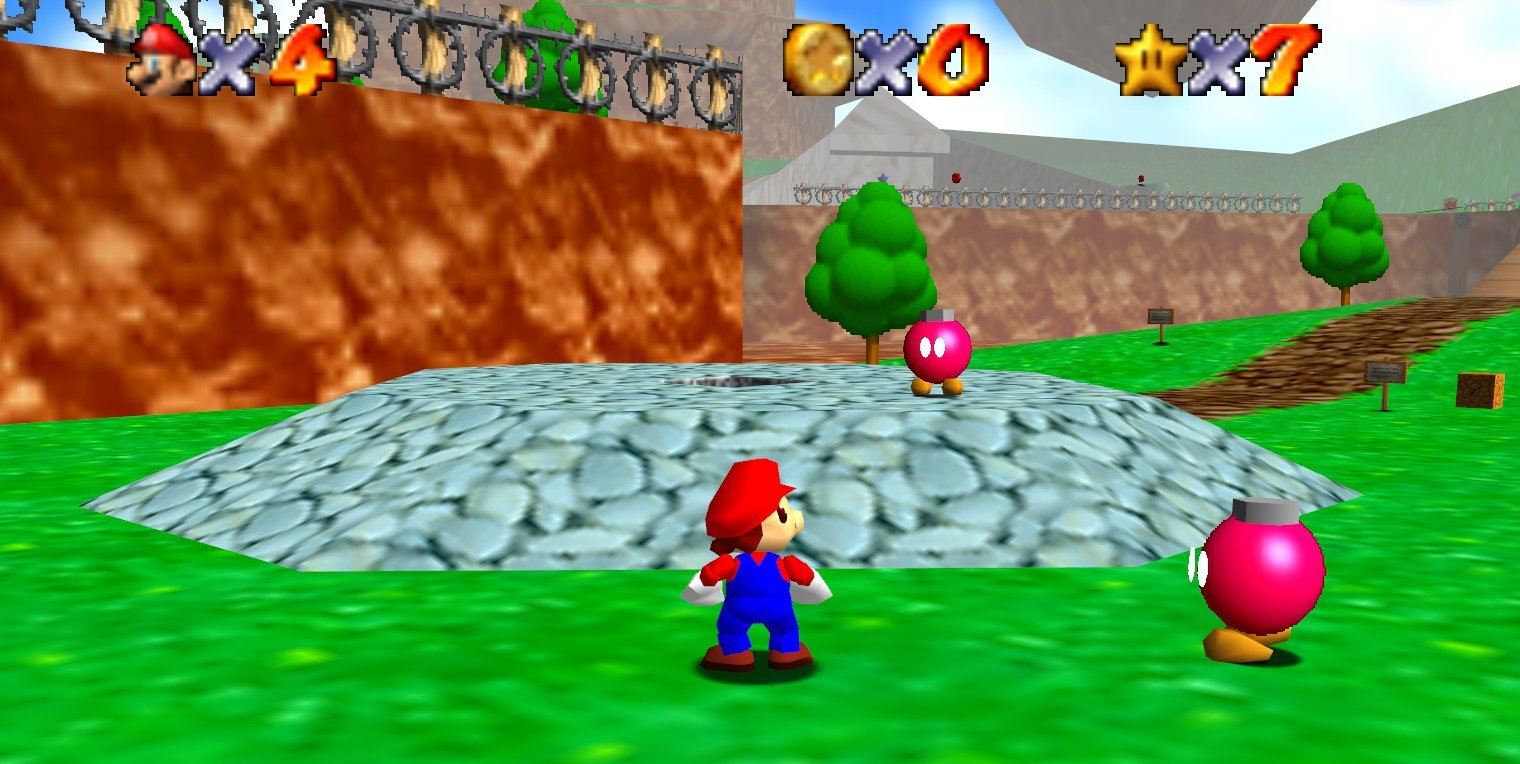Select the Bob-omb standing on the stone mound
The image size is (1520, 764).
pos(938,350)
